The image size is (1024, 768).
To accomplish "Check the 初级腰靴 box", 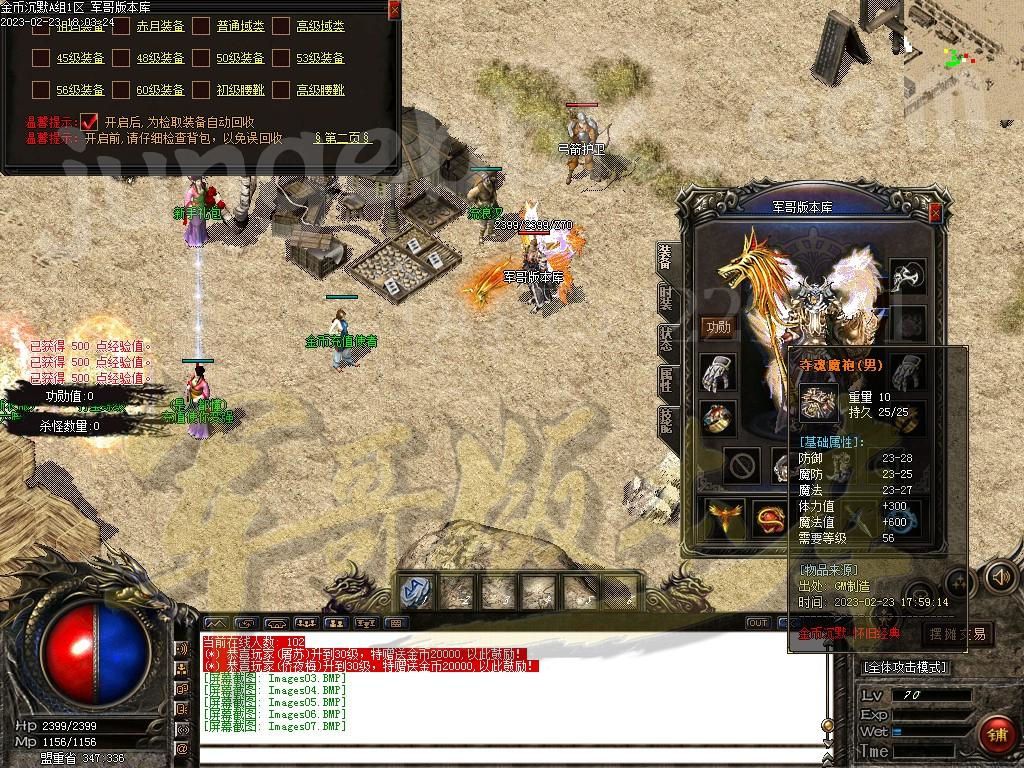I will (201, 90).
